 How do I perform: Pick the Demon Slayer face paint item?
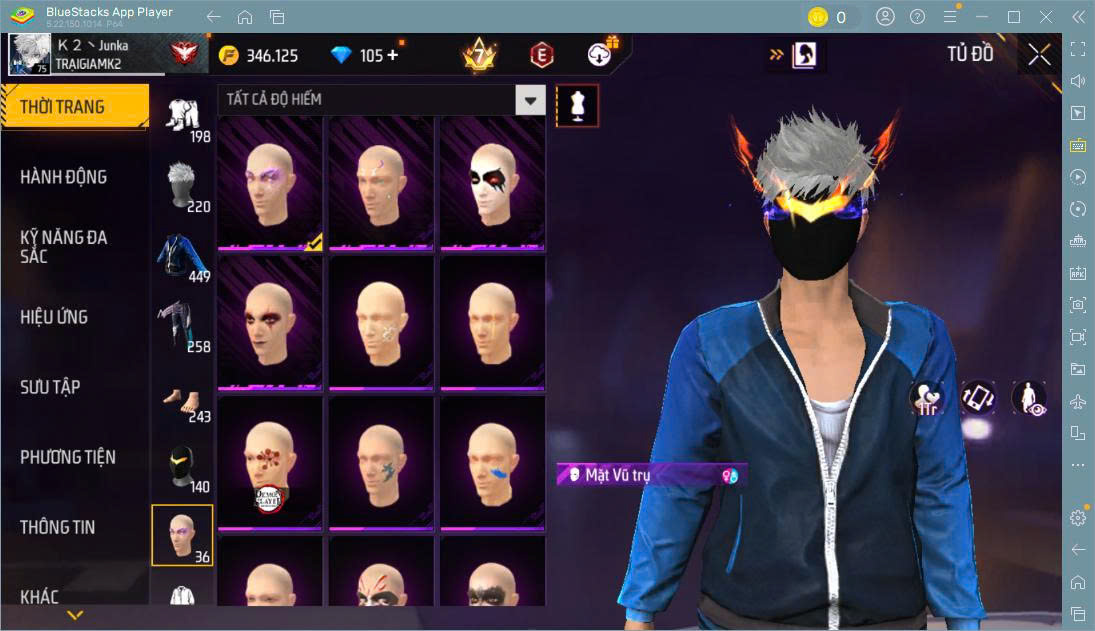tap(270, 463)
